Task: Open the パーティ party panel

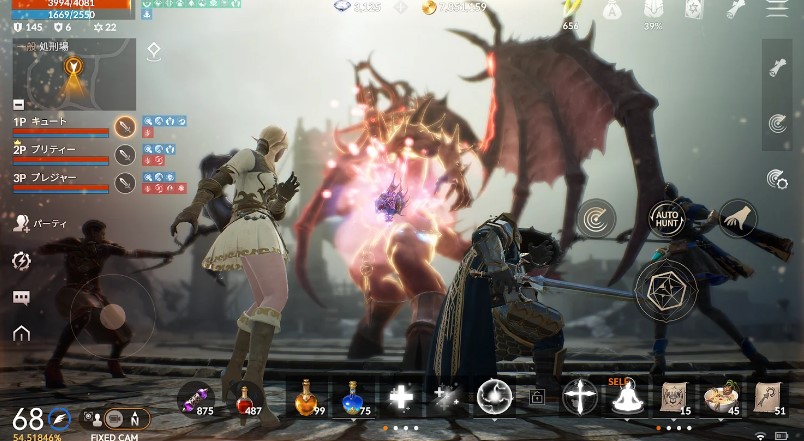Action: coord(22,224)
